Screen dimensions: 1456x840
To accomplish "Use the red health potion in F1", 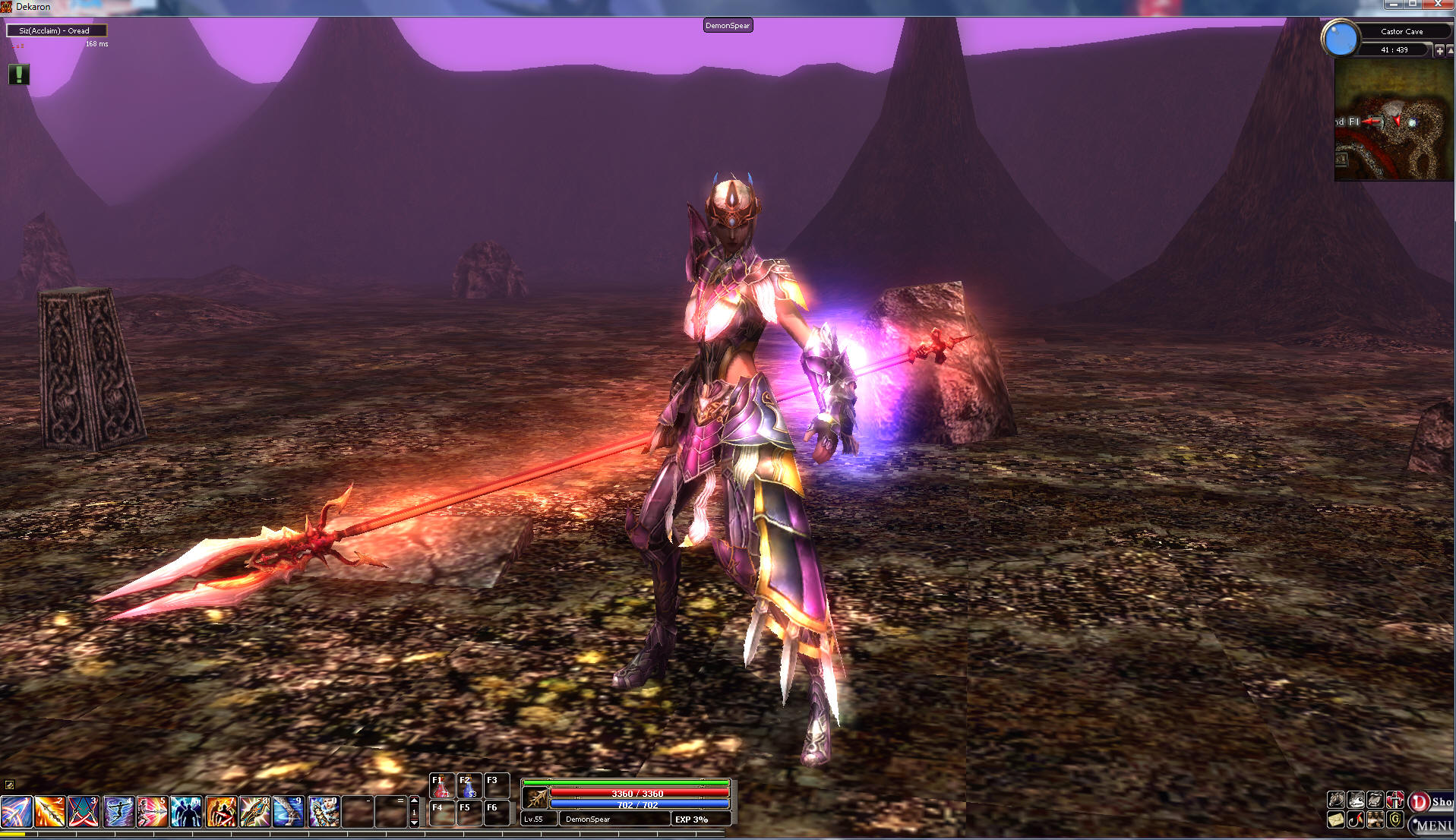I will pos(441,787).
